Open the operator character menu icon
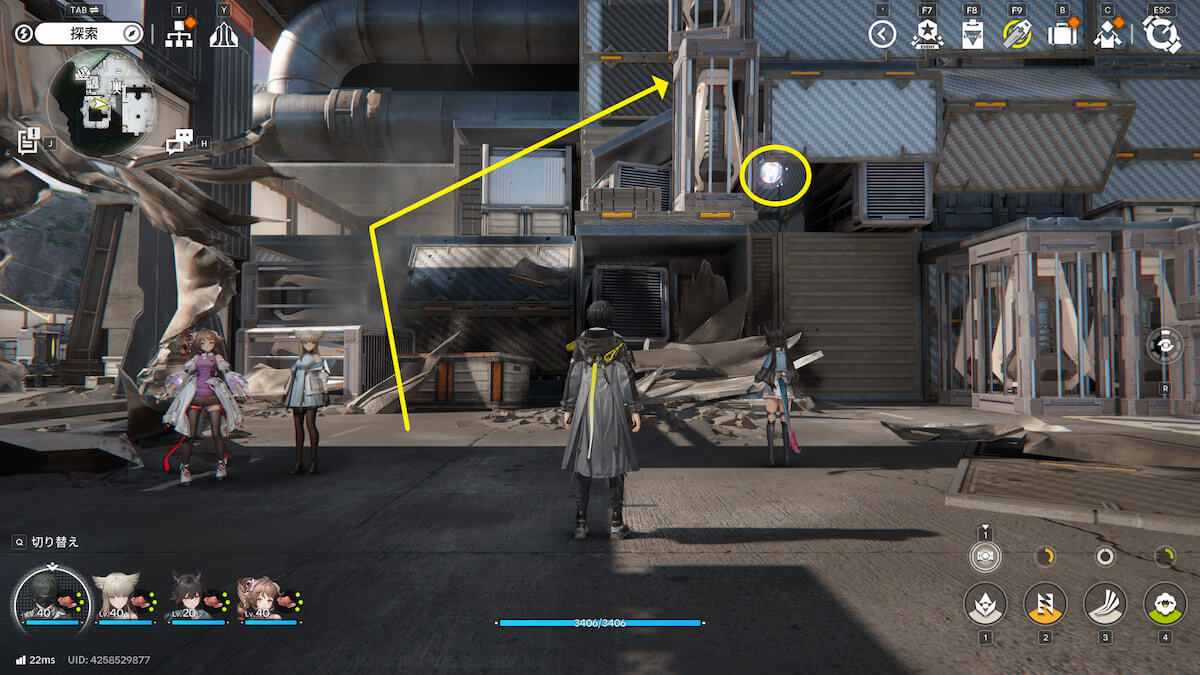The height and width of the screenshot is (675, 1200). click(1107, 35)
